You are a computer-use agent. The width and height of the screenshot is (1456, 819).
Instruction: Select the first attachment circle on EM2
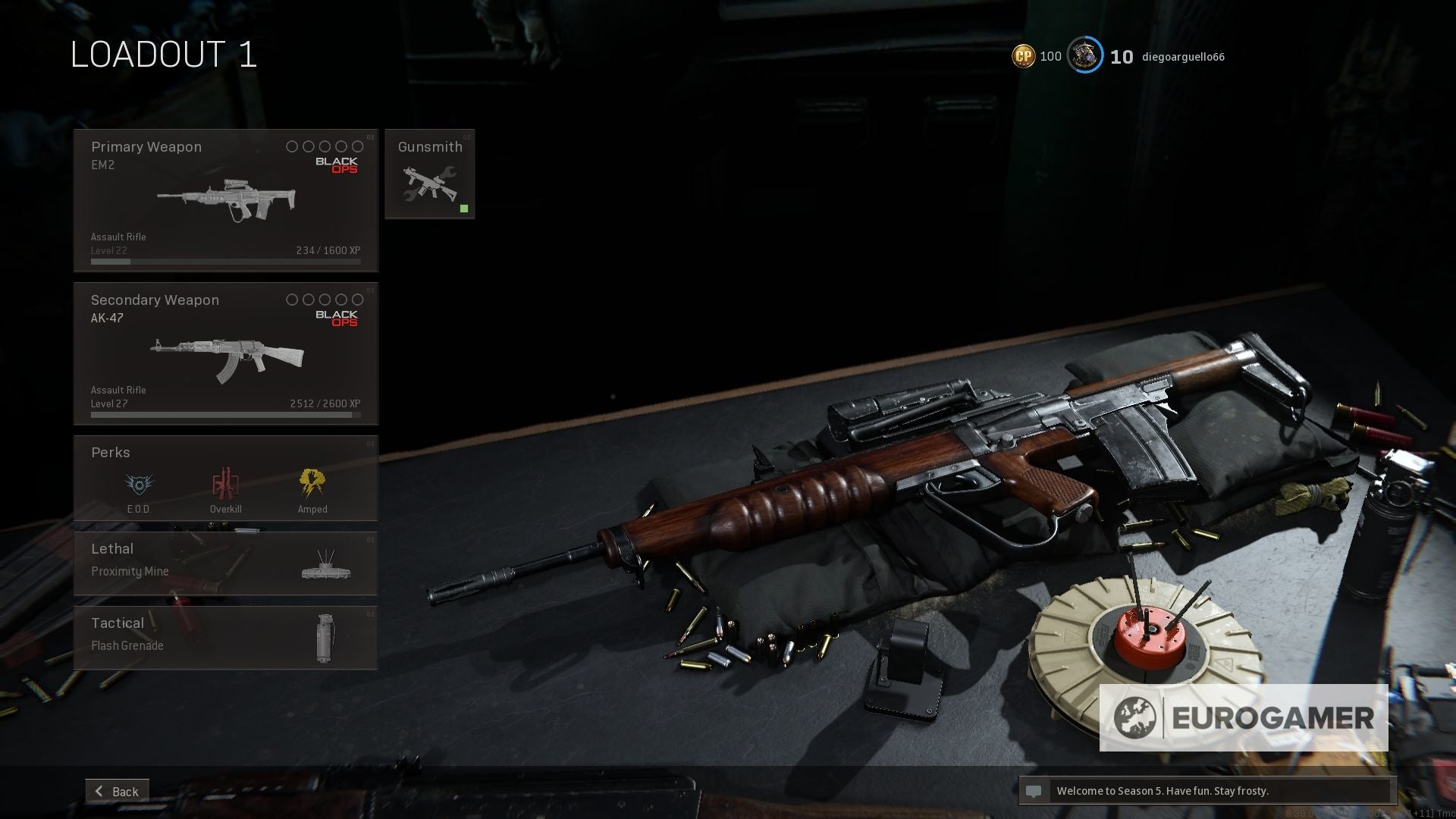click(292, 146)
